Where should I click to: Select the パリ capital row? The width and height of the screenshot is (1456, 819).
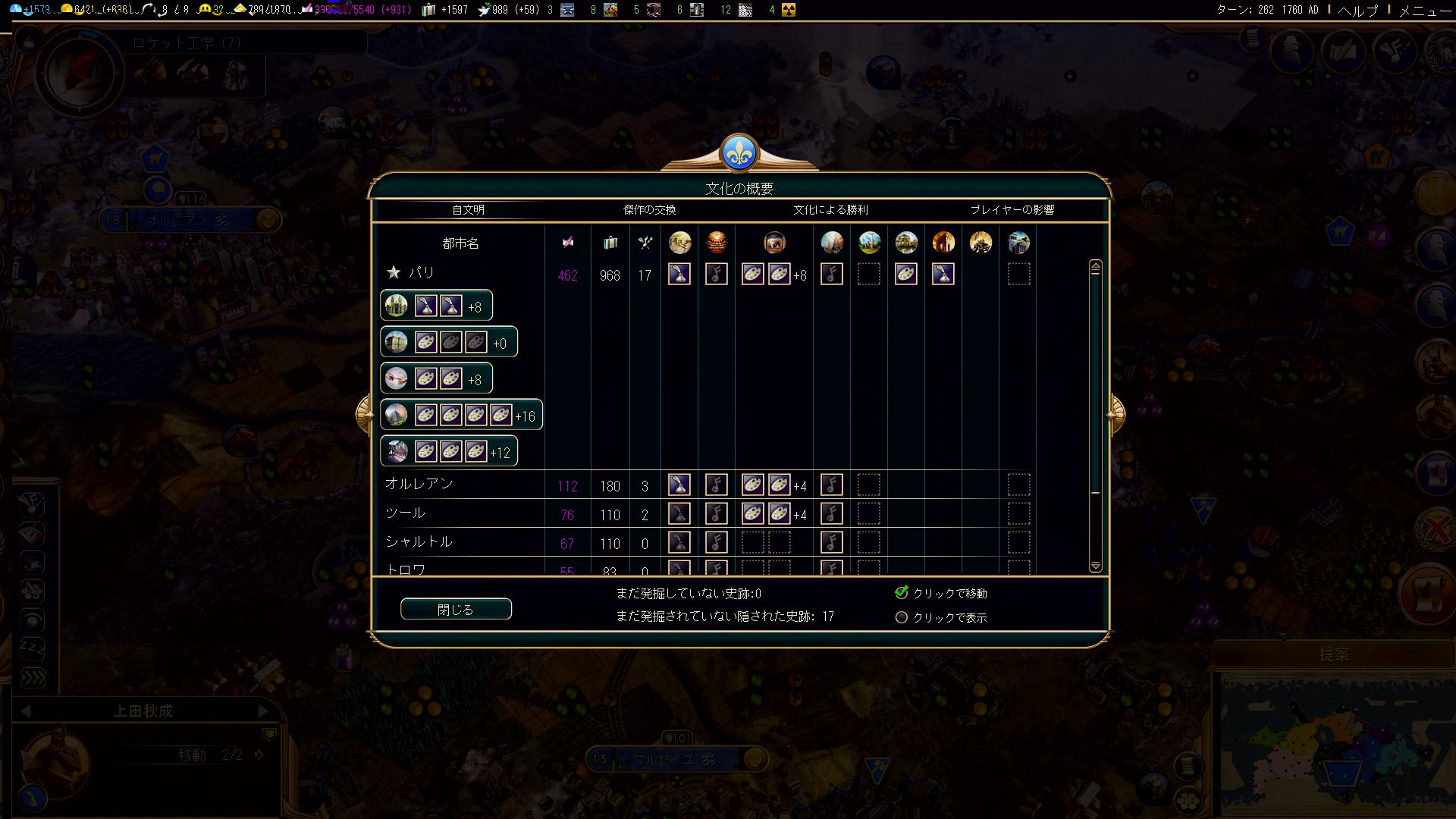pos(421,273)
